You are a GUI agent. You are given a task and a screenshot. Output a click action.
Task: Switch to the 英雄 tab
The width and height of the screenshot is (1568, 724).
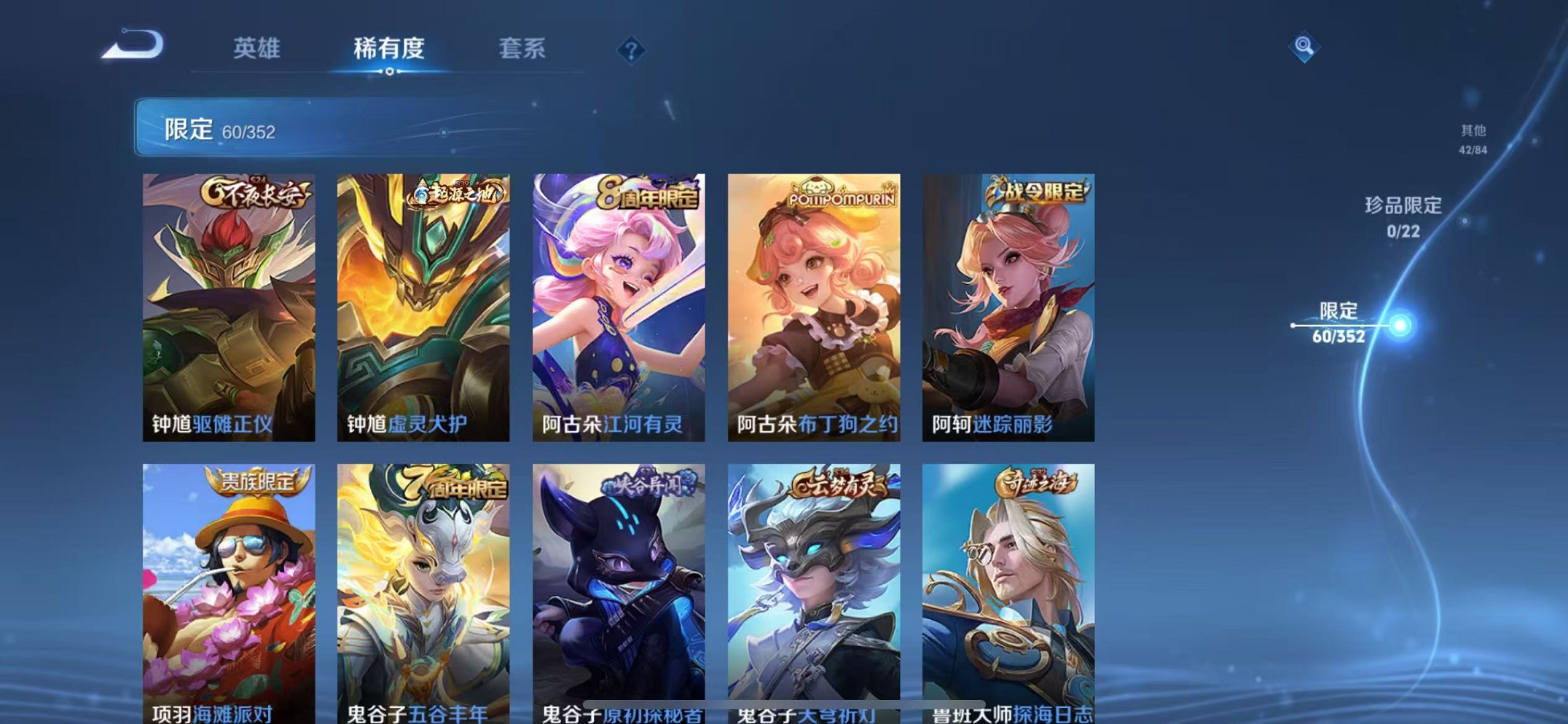[x=256, y=49]
